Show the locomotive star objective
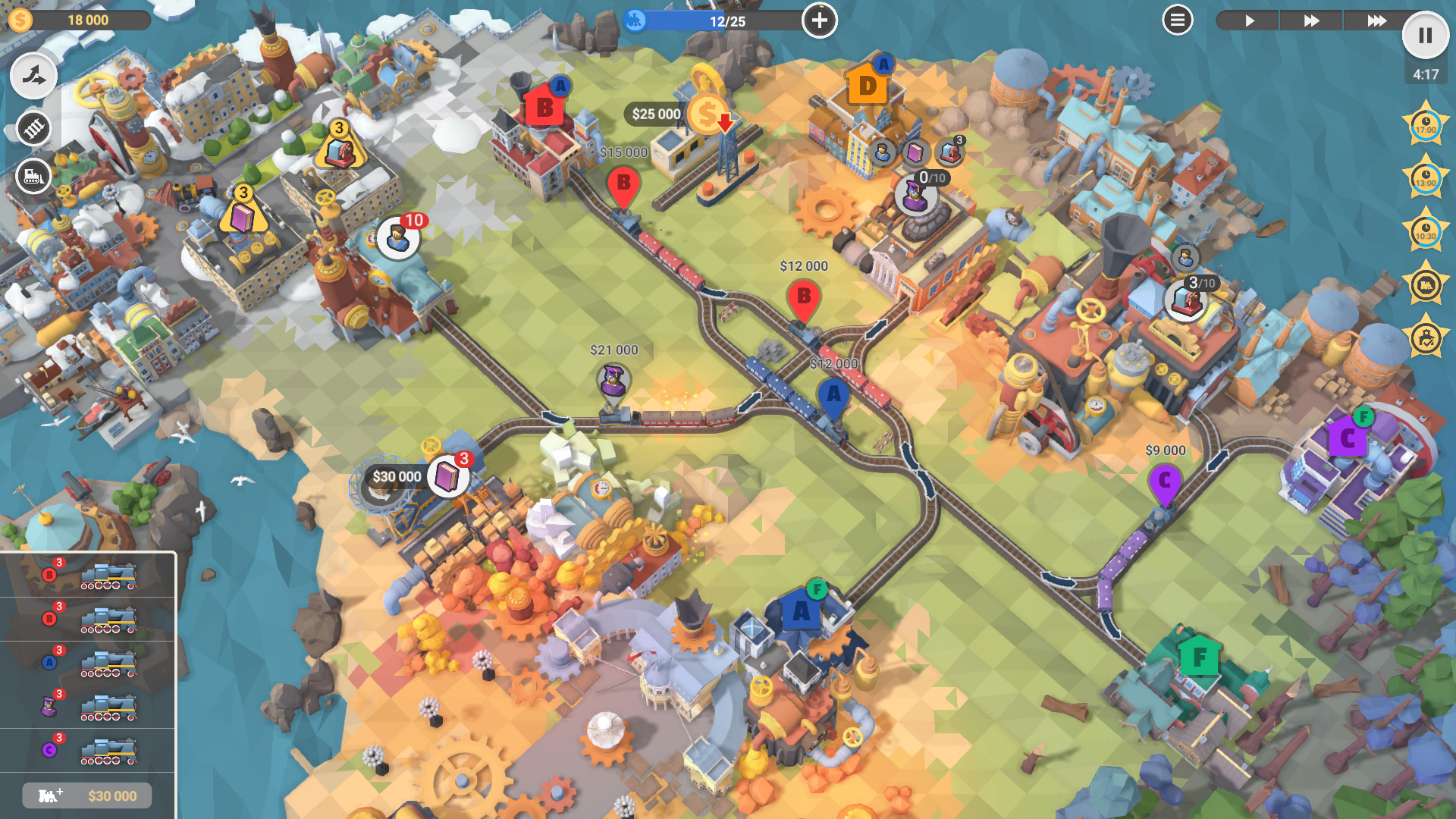The width and height of the screenshot is (1456, 819). coord(1426,285)
